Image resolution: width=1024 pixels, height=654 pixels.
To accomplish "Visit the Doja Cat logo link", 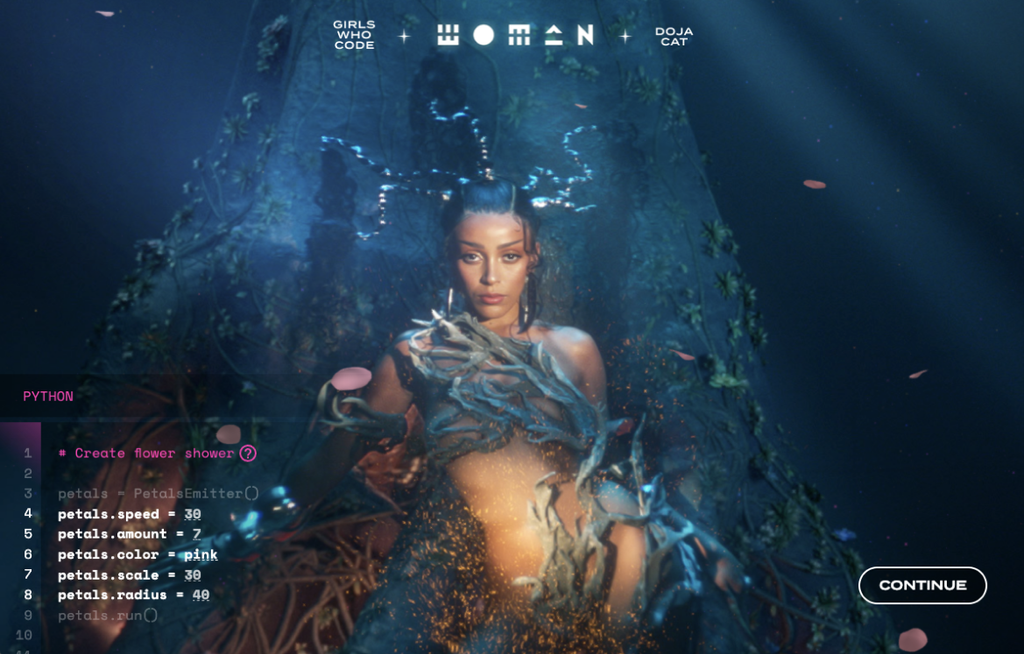I will [674, 36].
